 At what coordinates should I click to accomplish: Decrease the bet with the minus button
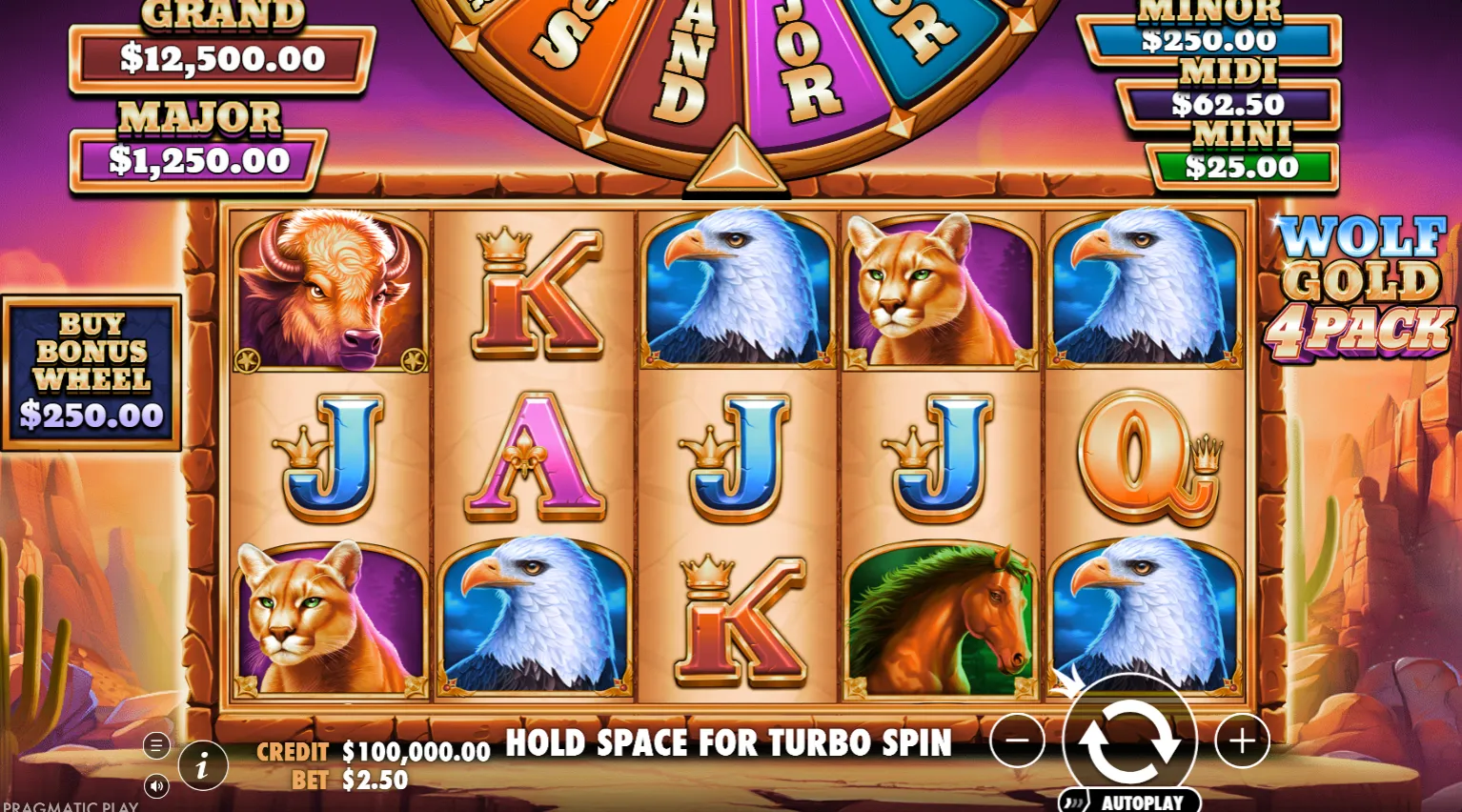[1017, 741]
